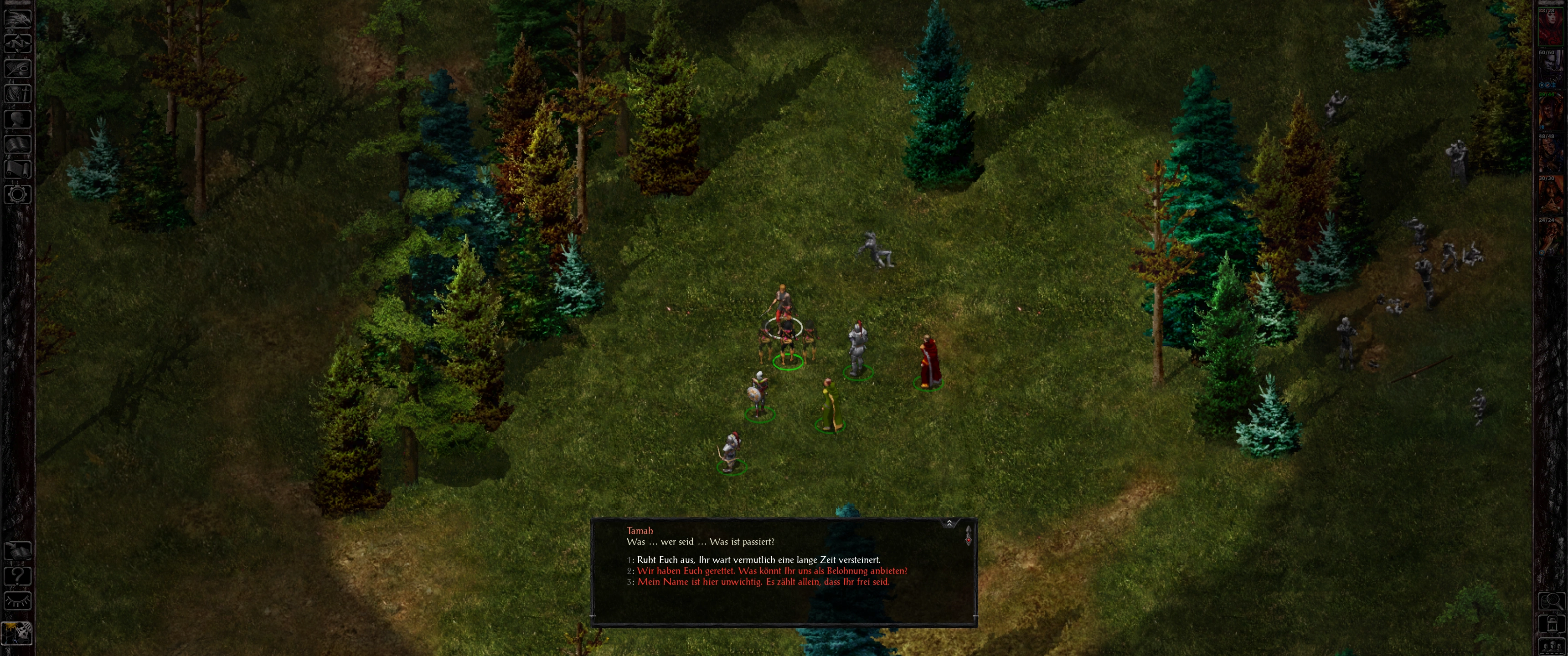The width and height of the screenshot is (1568, 656).
Task: Choose reply 1: Ruht Euch aus
Action: (758, 560)
